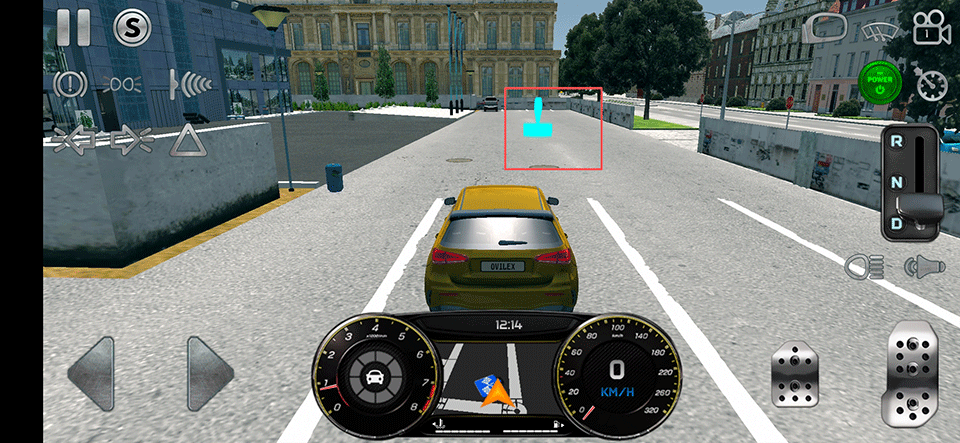The height and width of the screenshot is (443, 960).
Task: Tap the accelerator pedal
Action: (x=911, y=374)
